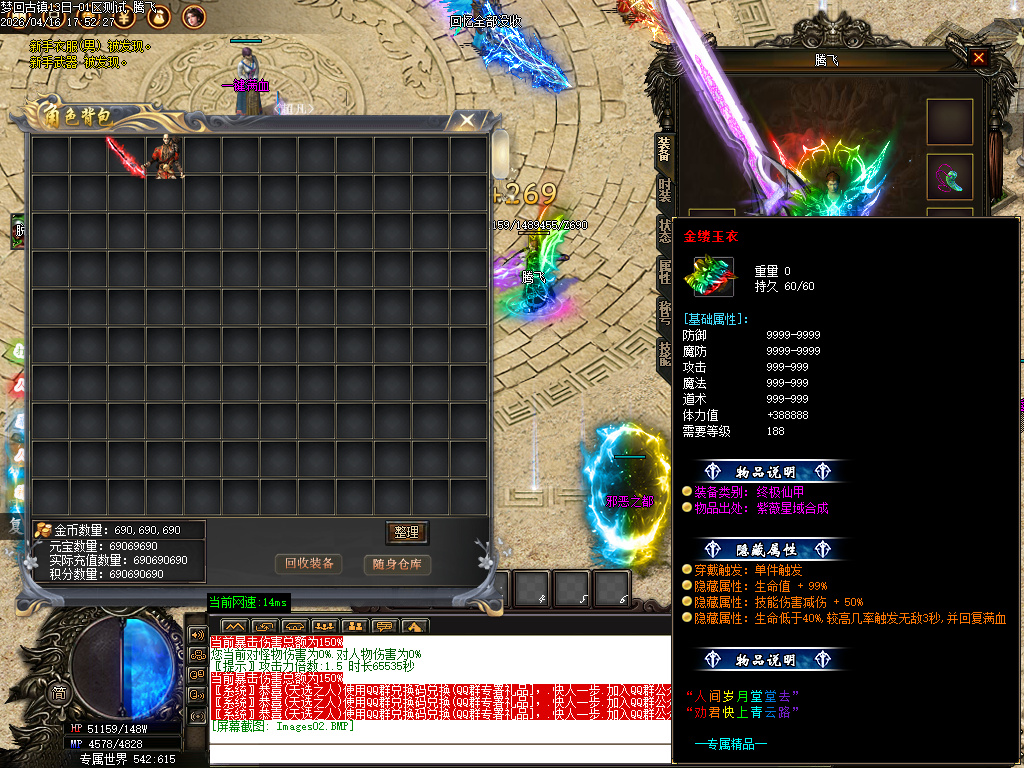Open the female portrait icon at top
This screenshot has width=1024, height=768.
[194, 16]
